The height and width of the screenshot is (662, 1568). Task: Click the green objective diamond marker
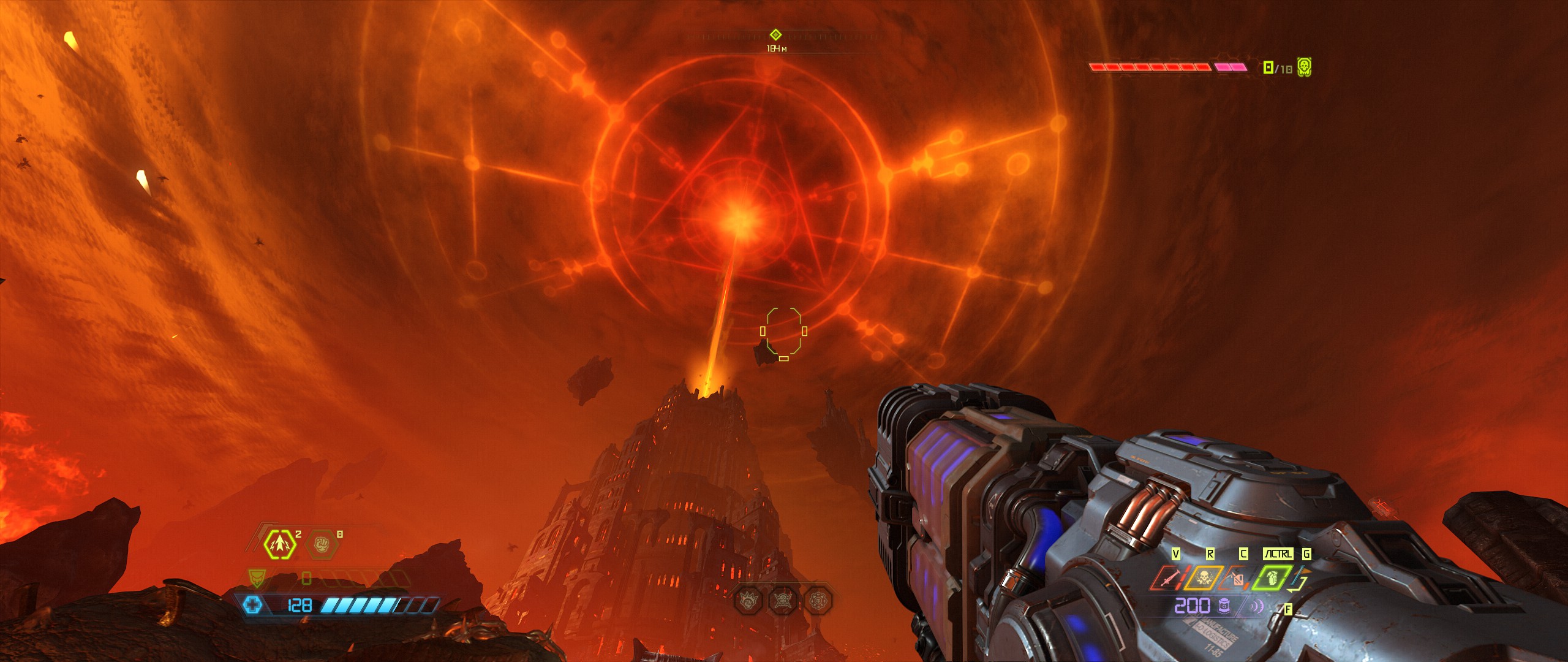point(775,34)
